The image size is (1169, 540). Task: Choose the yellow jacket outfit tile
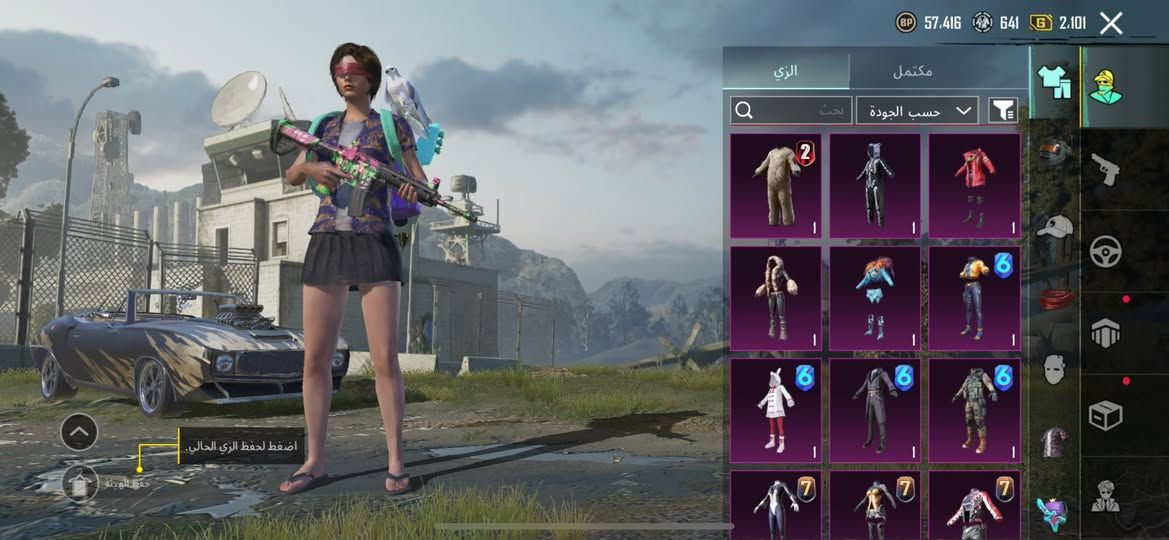coord(974,298)
